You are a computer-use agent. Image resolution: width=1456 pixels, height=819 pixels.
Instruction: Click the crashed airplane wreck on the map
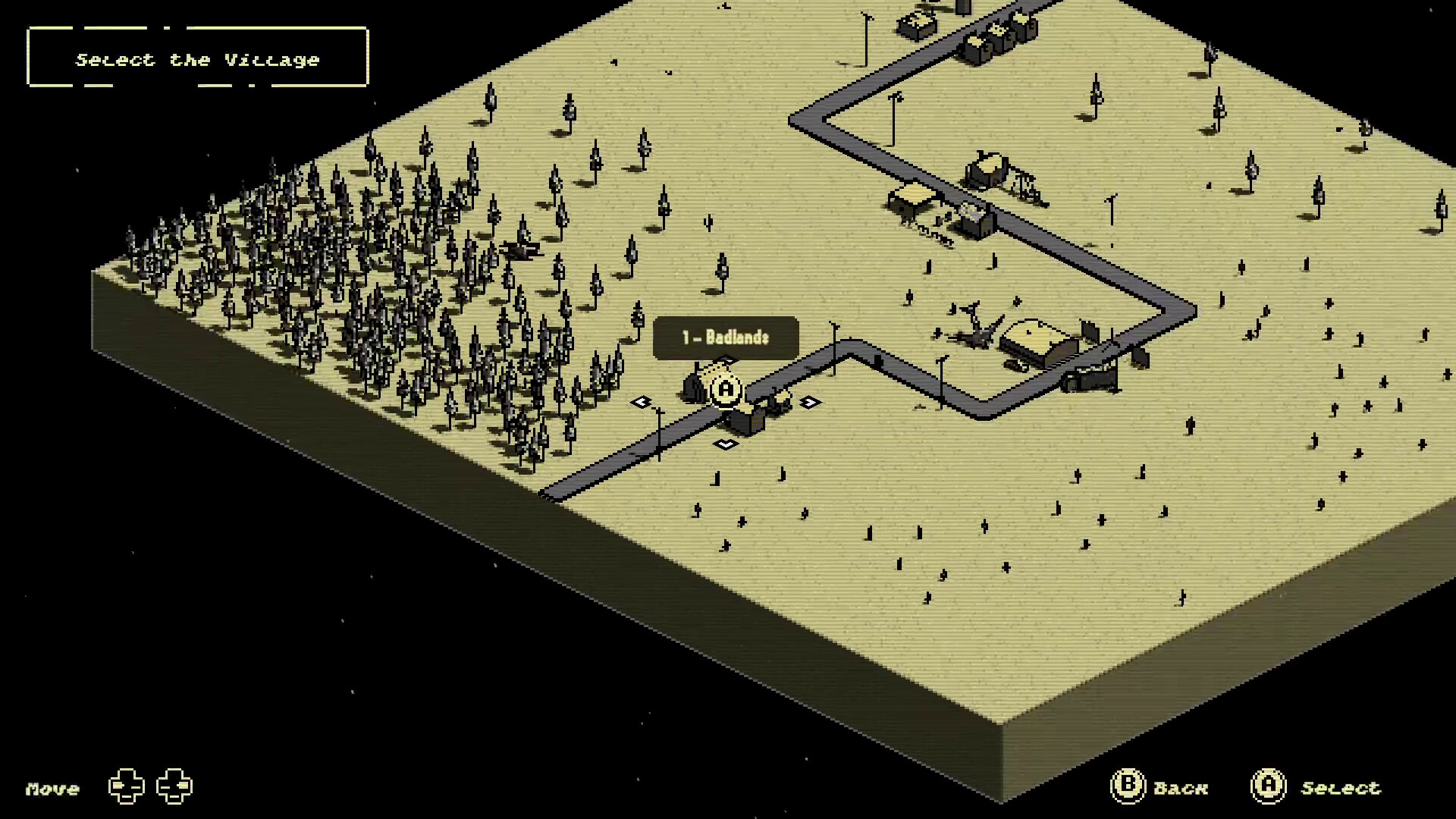(x=975, y=328)
